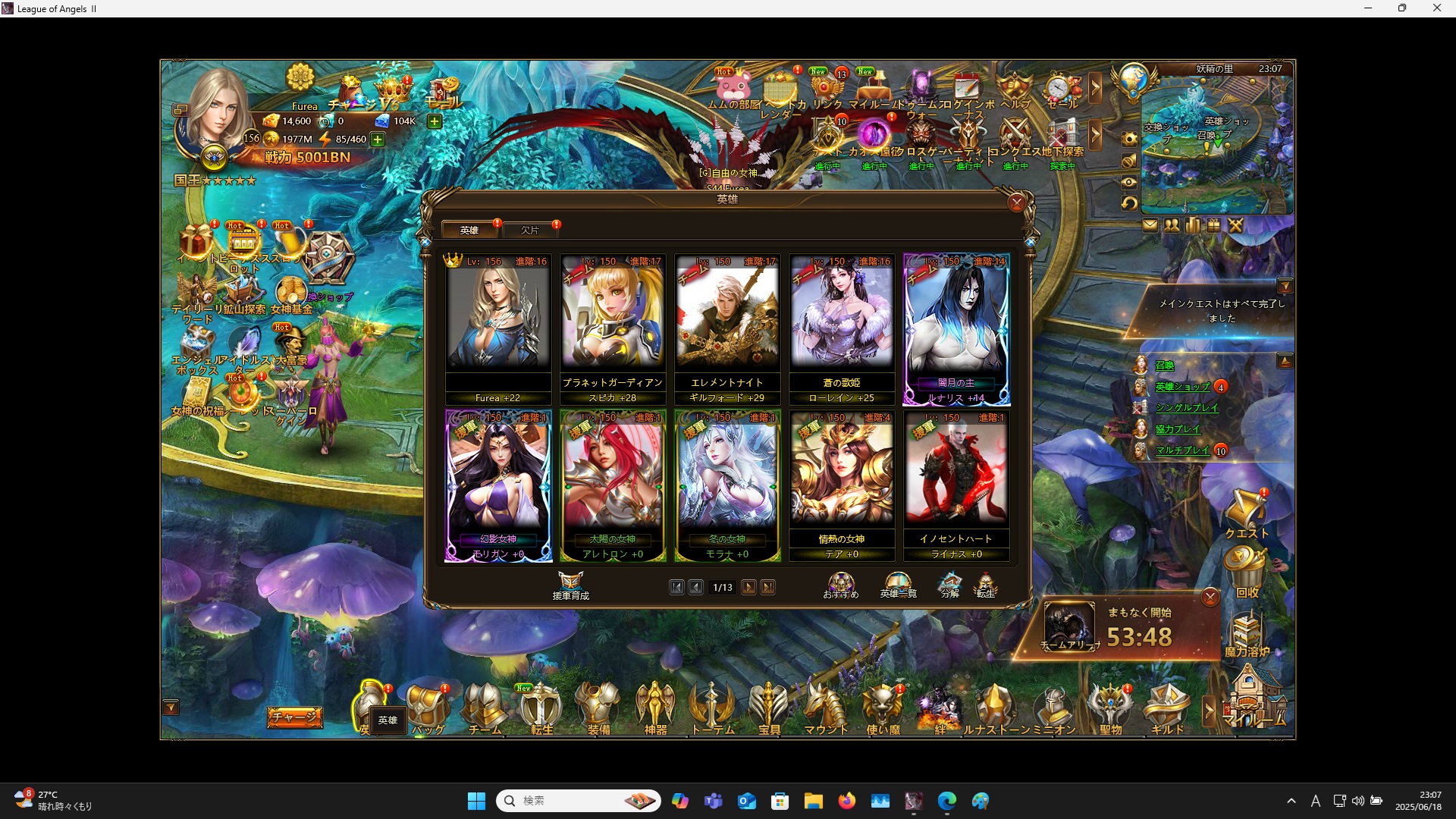This screenshot has width=1456, height=819.
Task: Toggle the quest filter funnel icon
Action: coord(1287,286)
